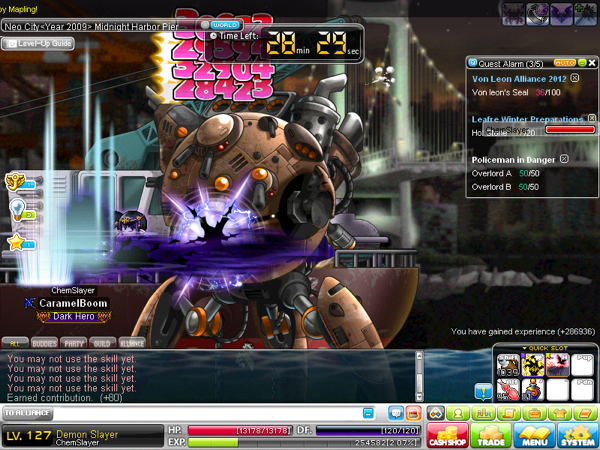Viewport: 600px width, 450px height.
Task: Switch to the Guild chat tab
Action: click(103, 342)
